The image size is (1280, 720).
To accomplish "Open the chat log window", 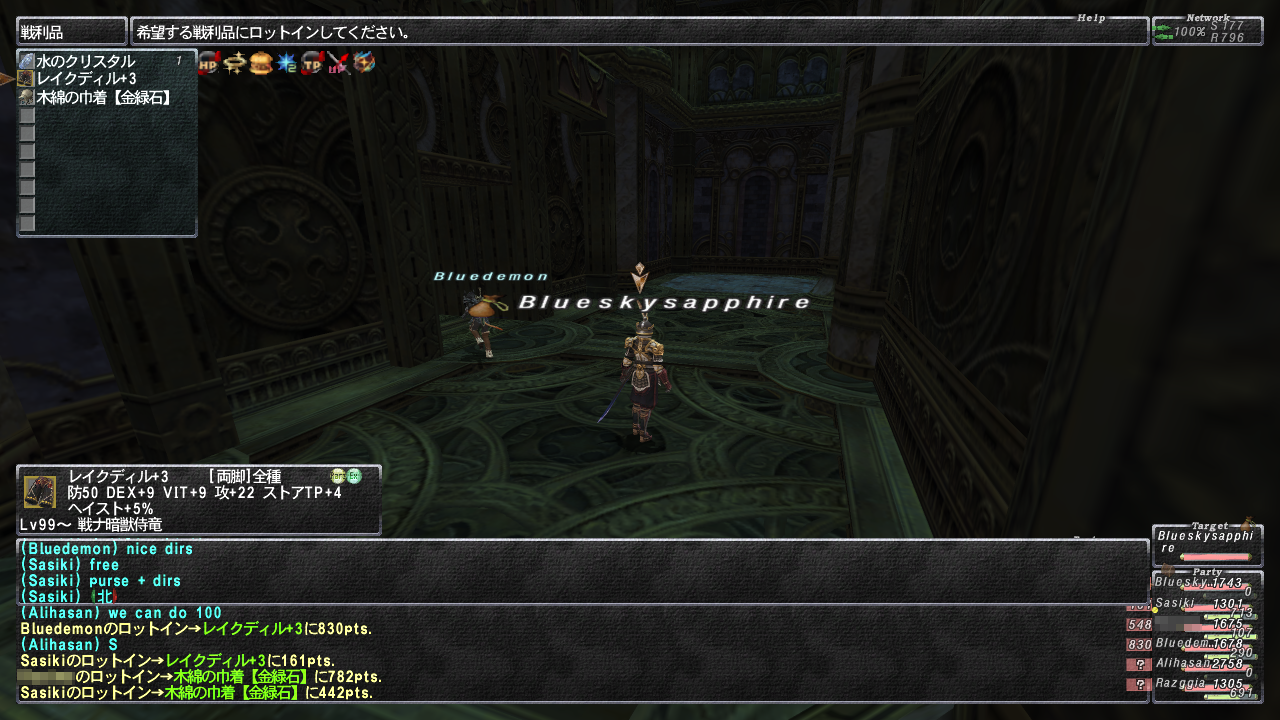I will pos(580,620).
